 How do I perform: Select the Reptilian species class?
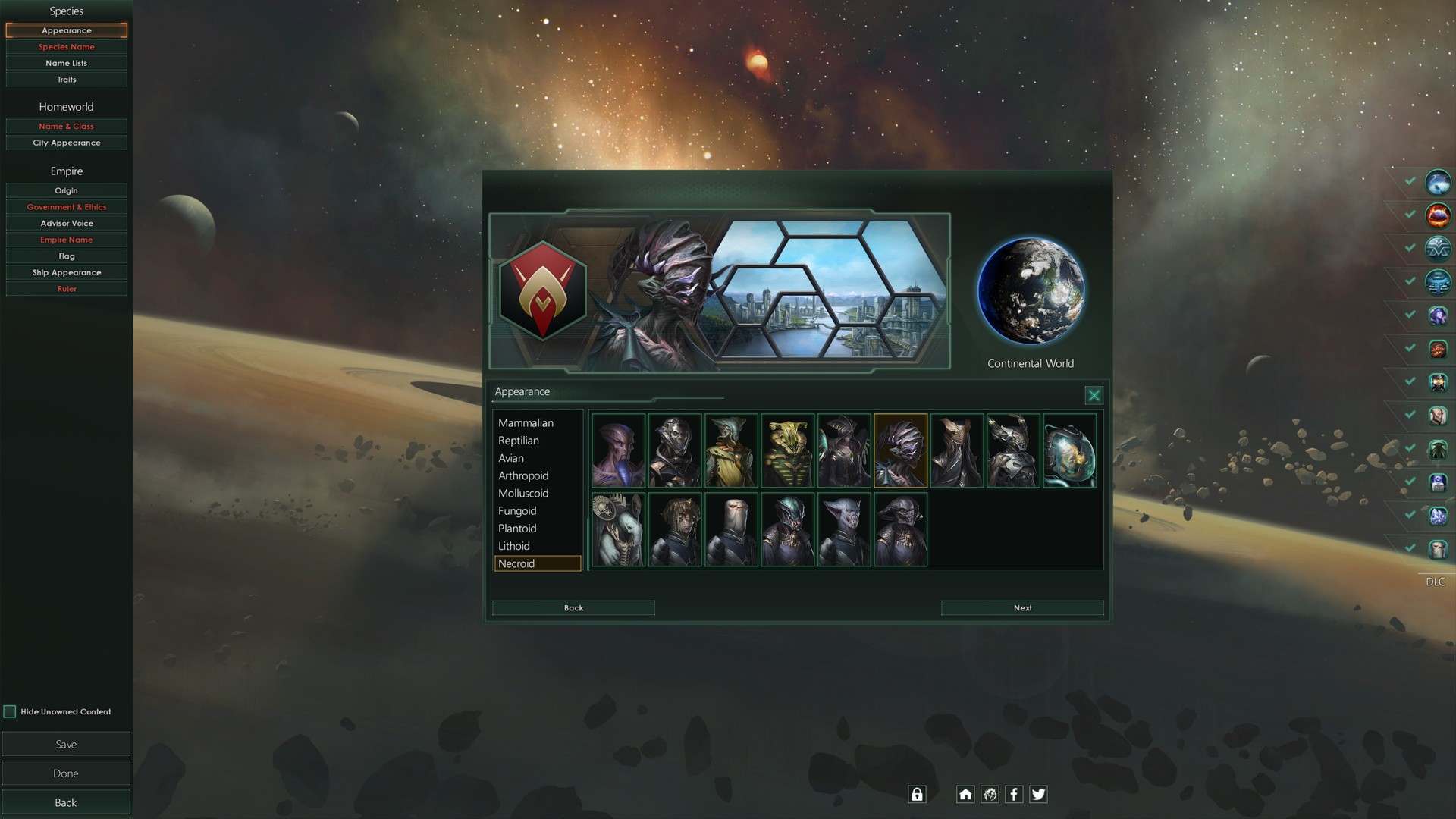[518, 440]
